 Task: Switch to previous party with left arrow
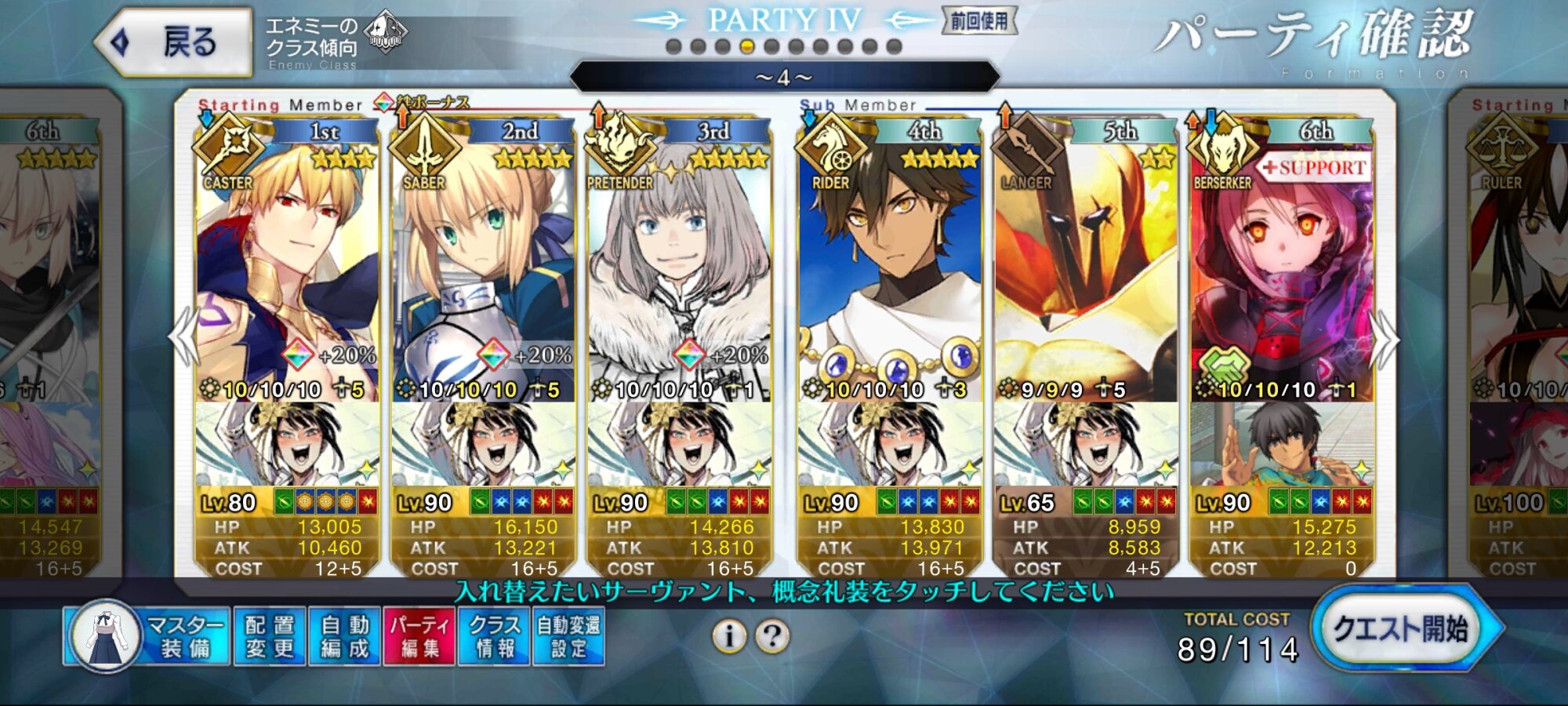pyautogui.click(x=183, y=337)
